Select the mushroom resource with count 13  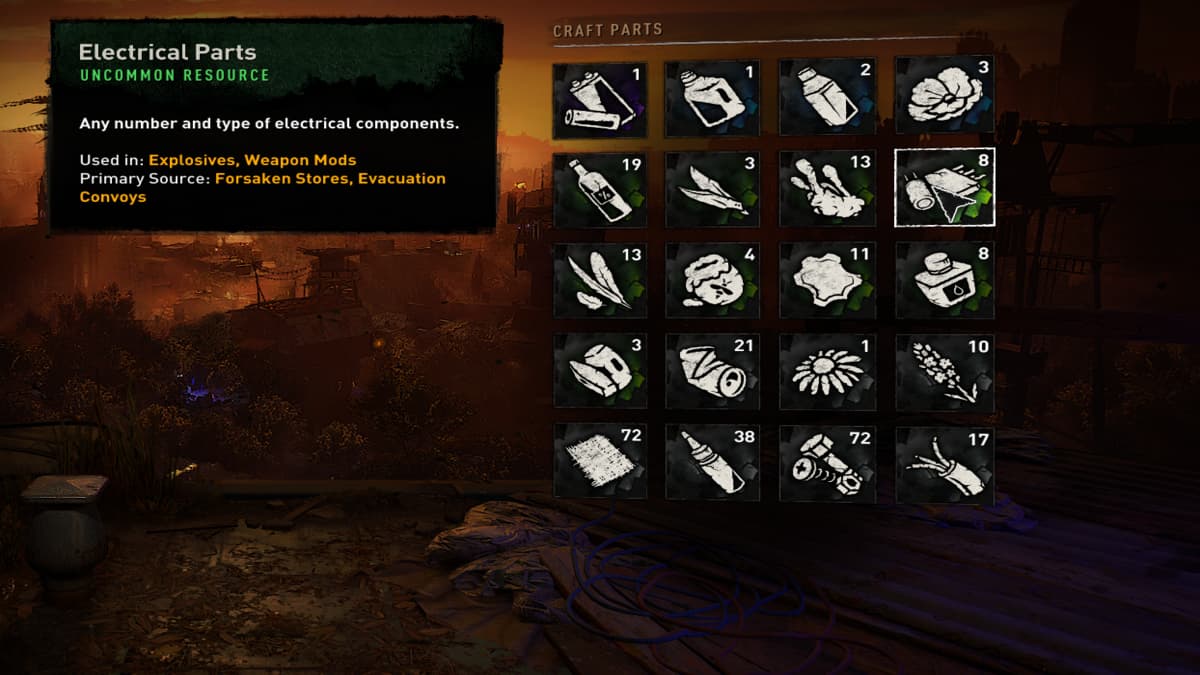pos(827,187)
